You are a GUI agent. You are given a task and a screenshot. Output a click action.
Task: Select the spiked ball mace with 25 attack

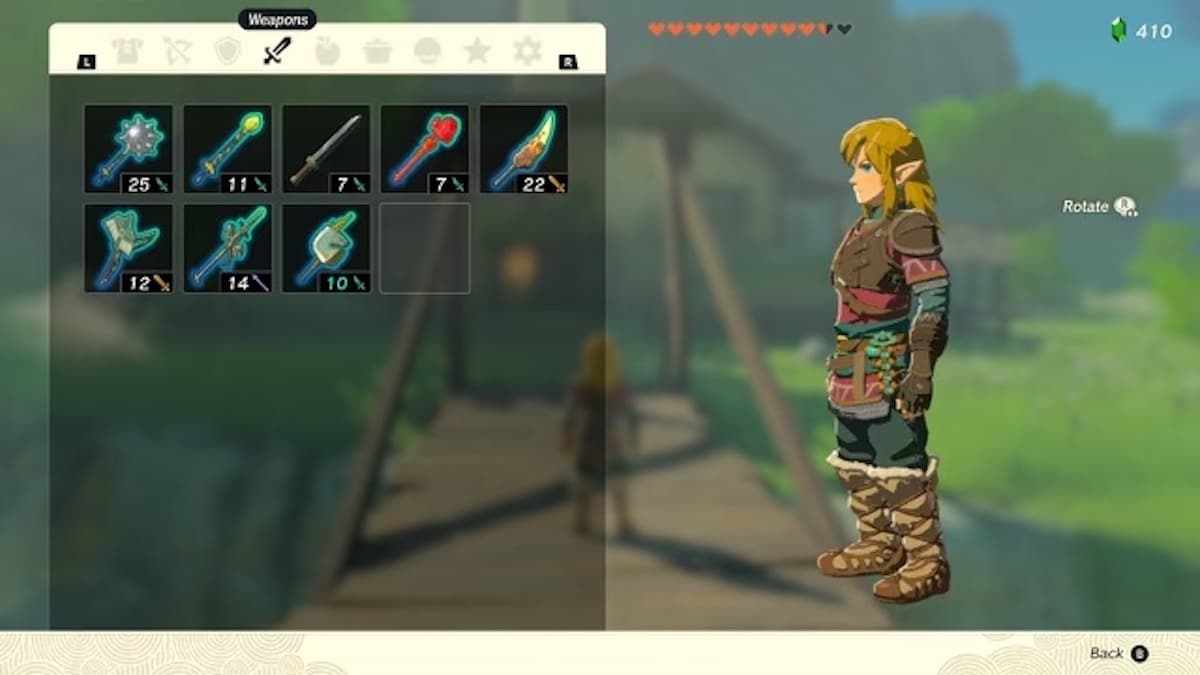(x=128, y=149)
